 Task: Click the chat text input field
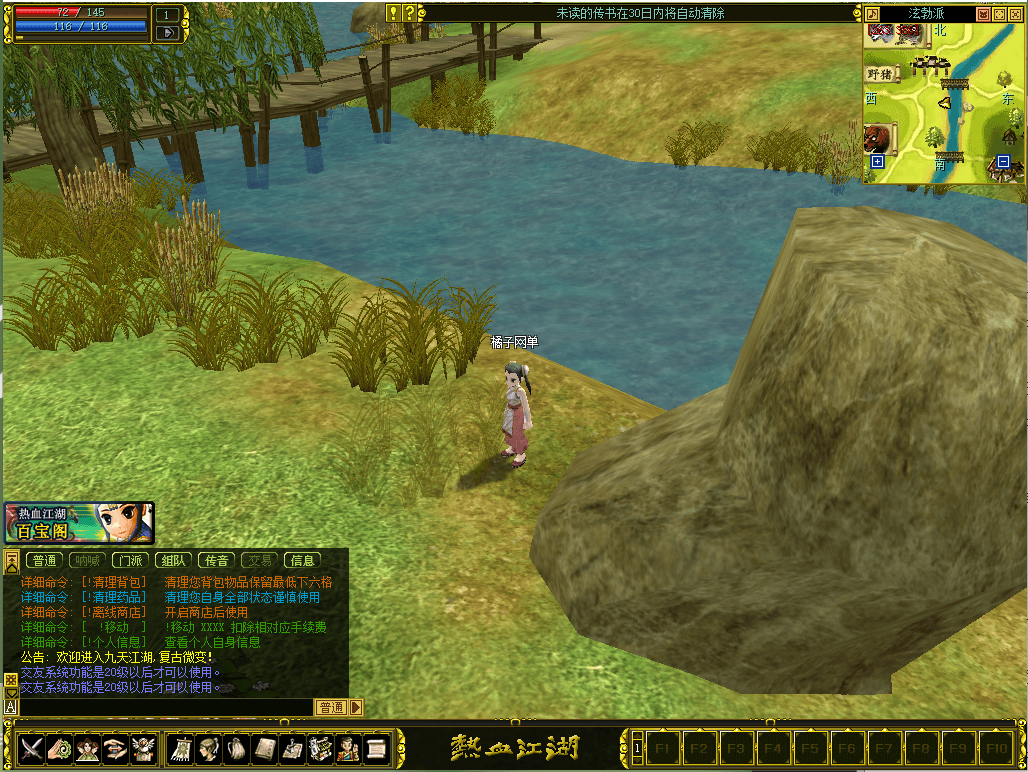coord(165,708)
